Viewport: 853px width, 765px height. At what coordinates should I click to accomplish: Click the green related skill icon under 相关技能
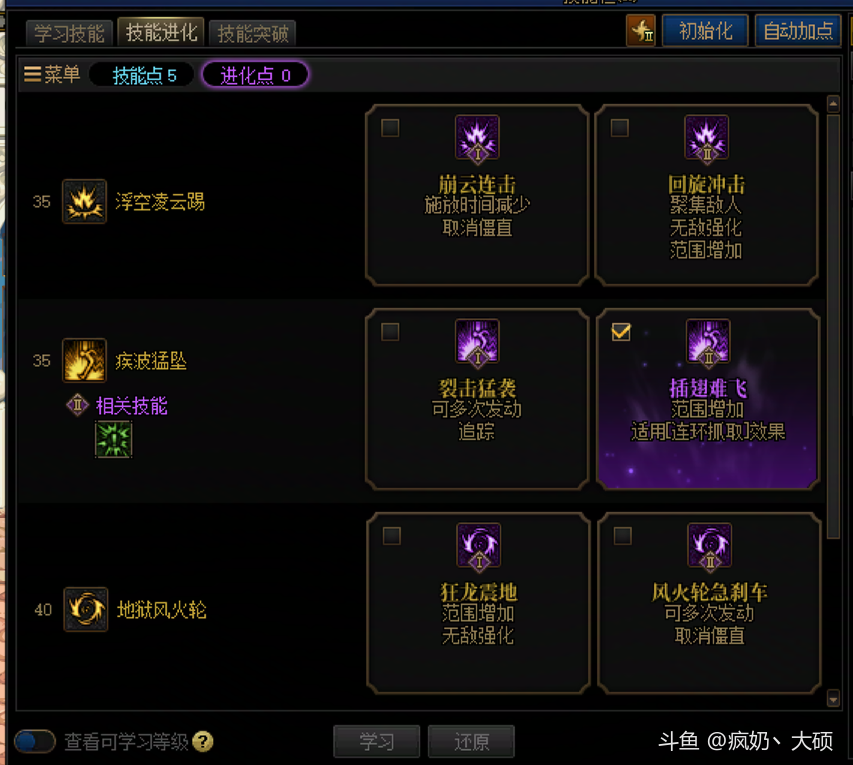pos(113,439)
